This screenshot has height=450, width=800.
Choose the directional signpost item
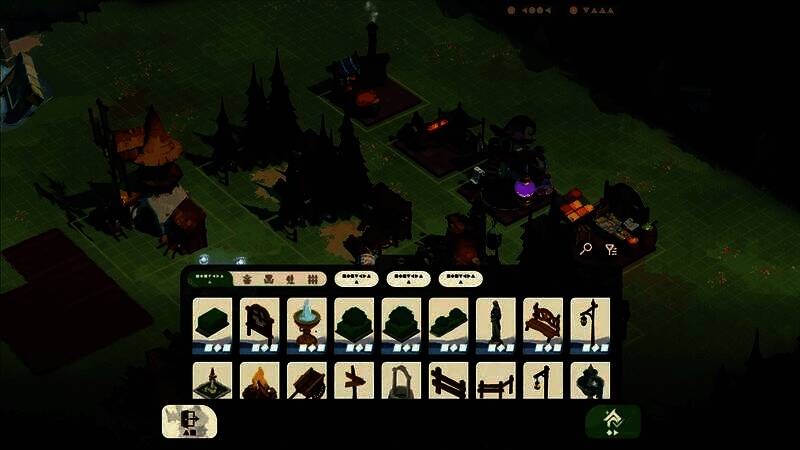(x=354, y=381)
